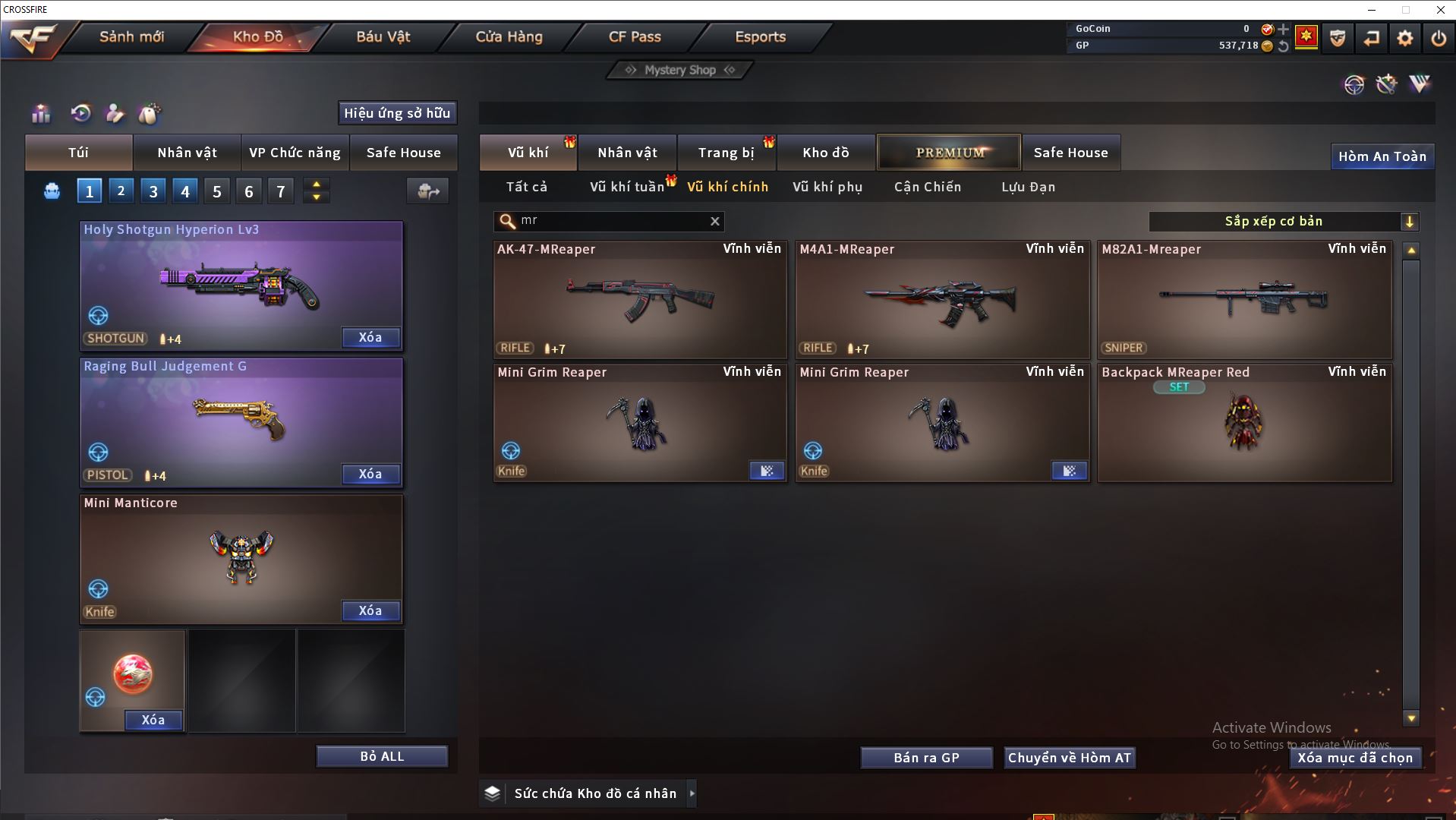Viewport: 1456px width, 820px height.
Task: Close the CROSSFIRE window
Action: 1440,10
